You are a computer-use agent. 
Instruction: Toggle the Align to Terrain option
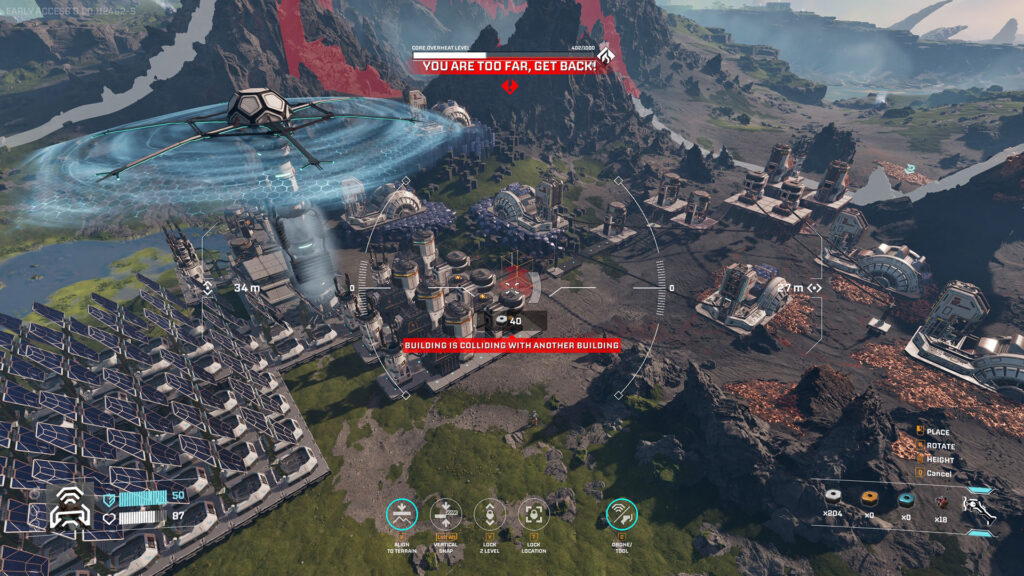point(402,514)
